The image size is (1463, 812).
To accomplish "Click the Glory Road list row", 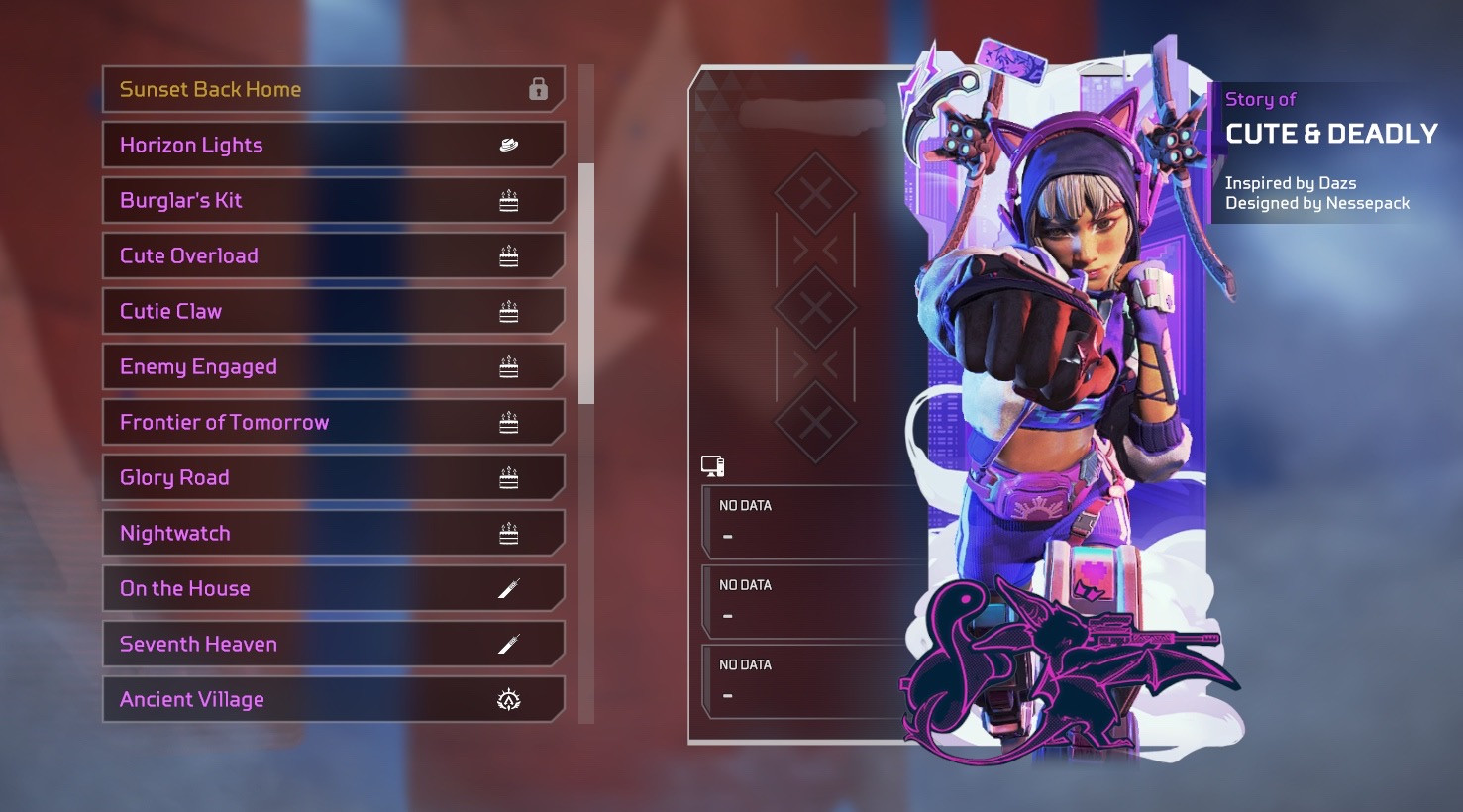I will tap(333, 477).
